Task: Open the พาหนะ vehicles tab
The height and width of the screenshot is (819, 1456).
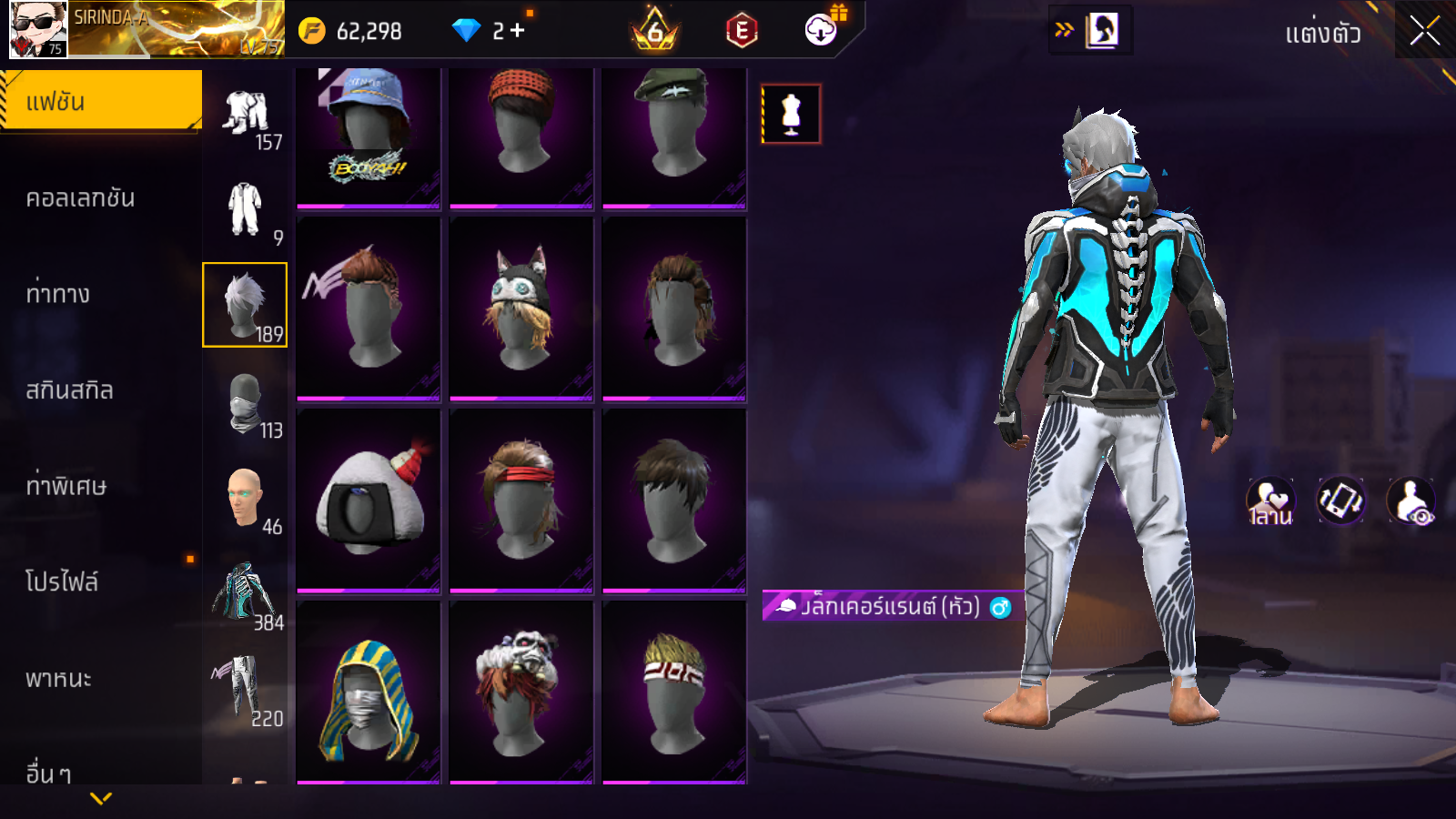Action: click(x=58, y=679)
